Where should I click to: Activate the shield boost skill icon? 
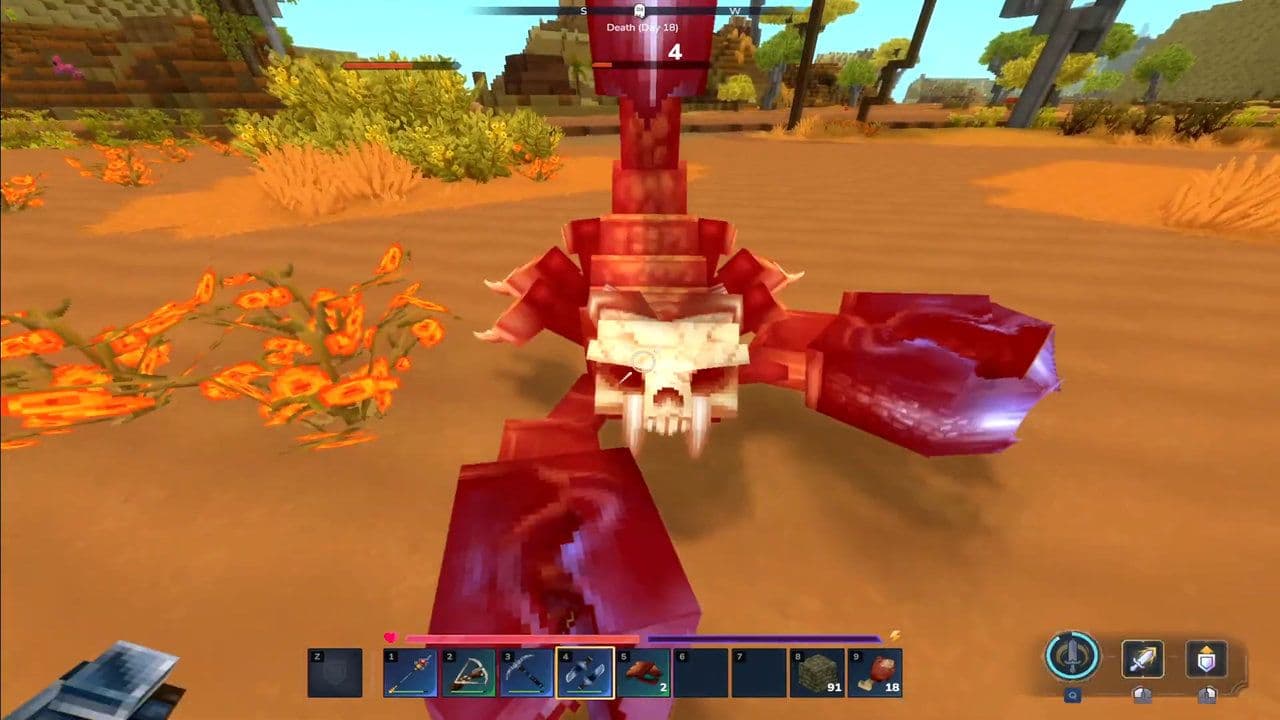coord(1205,658)
